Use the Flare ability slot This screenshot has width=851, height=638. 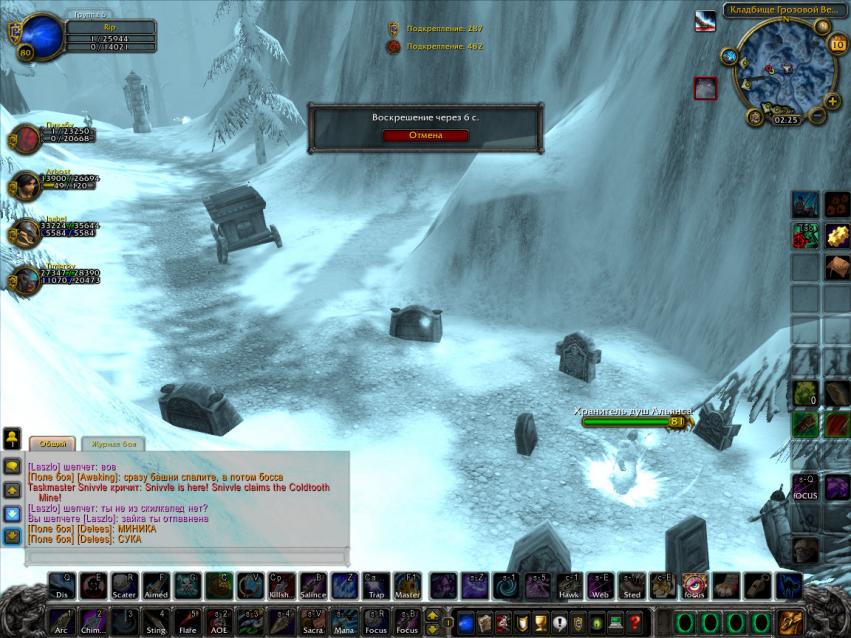pos(188,622)
